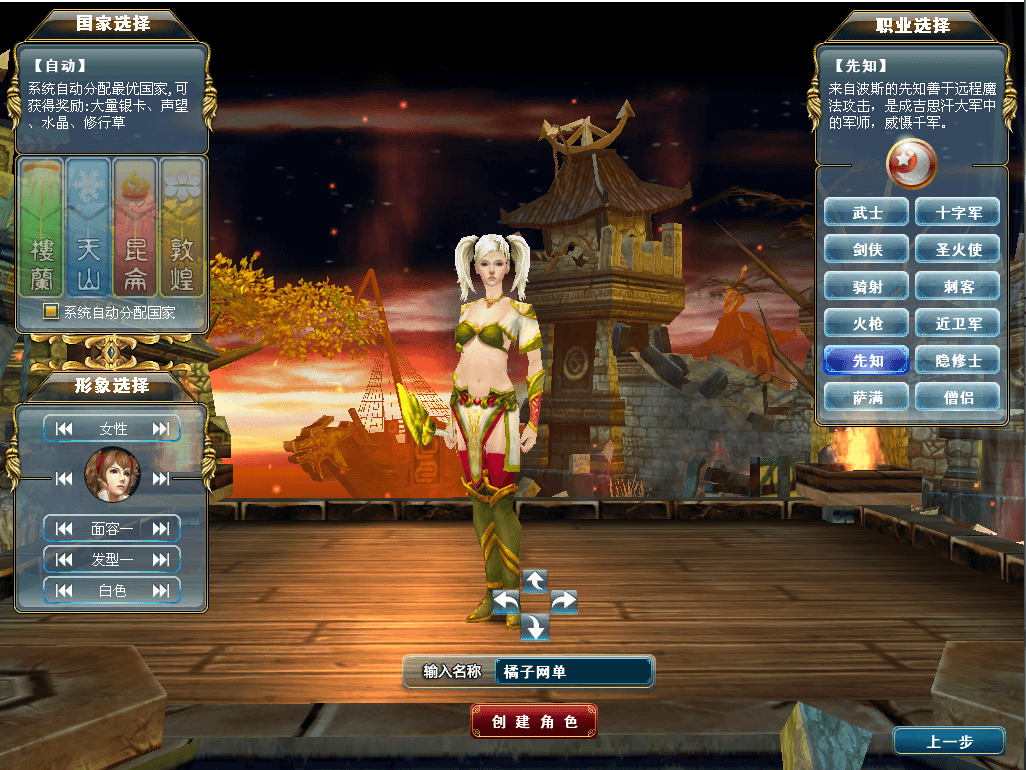Image resolution: width=1026 pixels, height=770 pixels.
Task: Choose the 刺客 class
Action: point(958,286)
